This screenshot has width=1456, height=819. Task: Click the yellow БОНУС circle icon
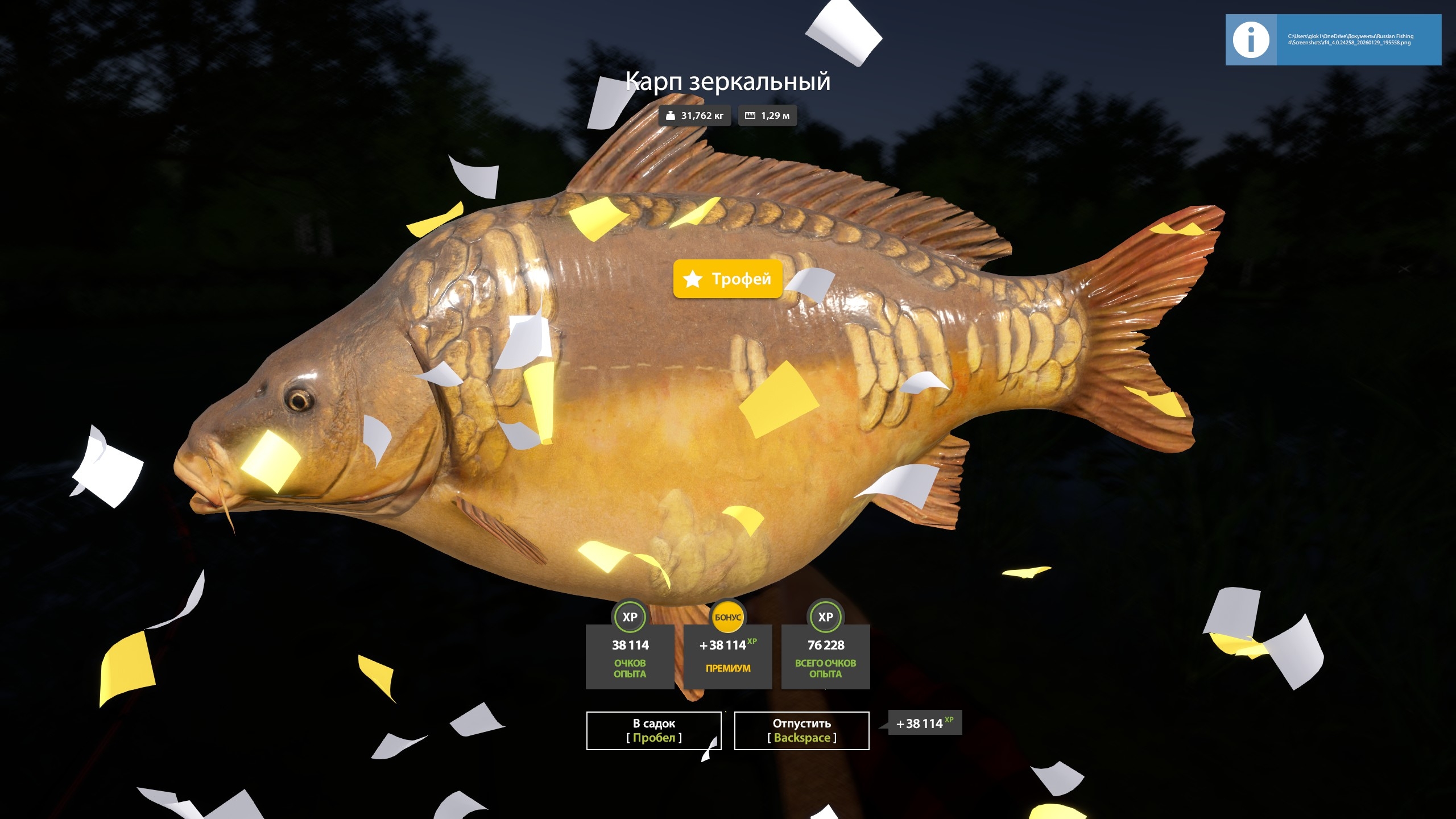(727, 616)
